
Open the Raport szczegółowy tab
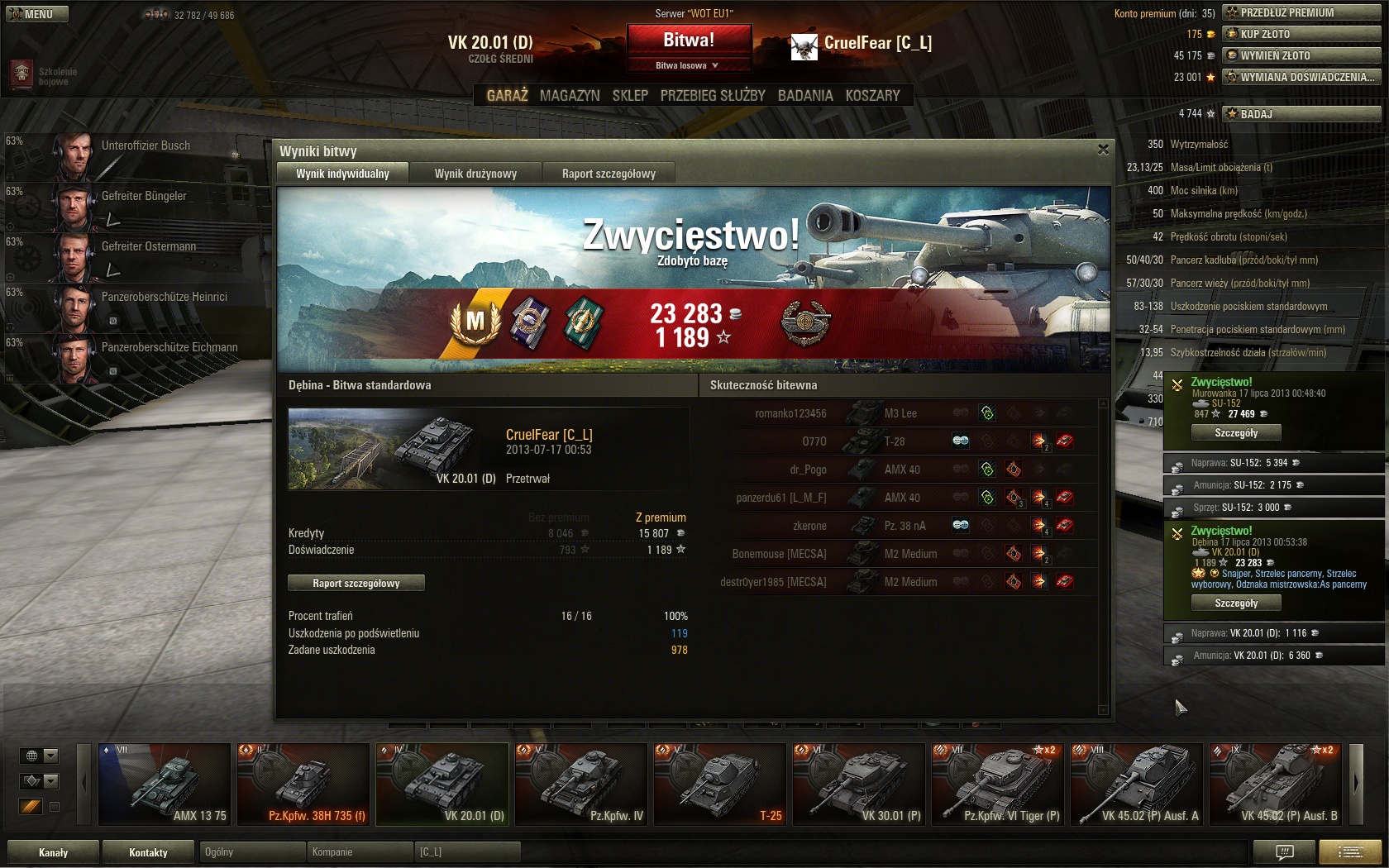pyautogui.click(x=609, y=174)
